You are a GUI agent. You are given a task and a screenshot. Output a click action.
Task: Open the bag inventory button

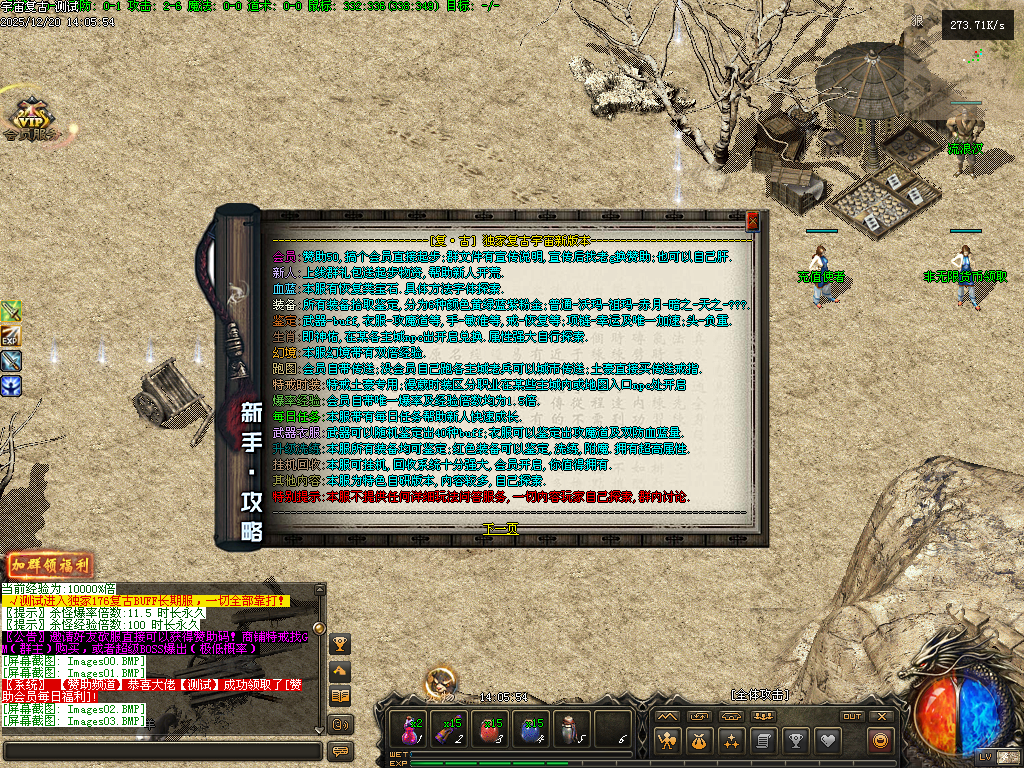tap(699, 741)
